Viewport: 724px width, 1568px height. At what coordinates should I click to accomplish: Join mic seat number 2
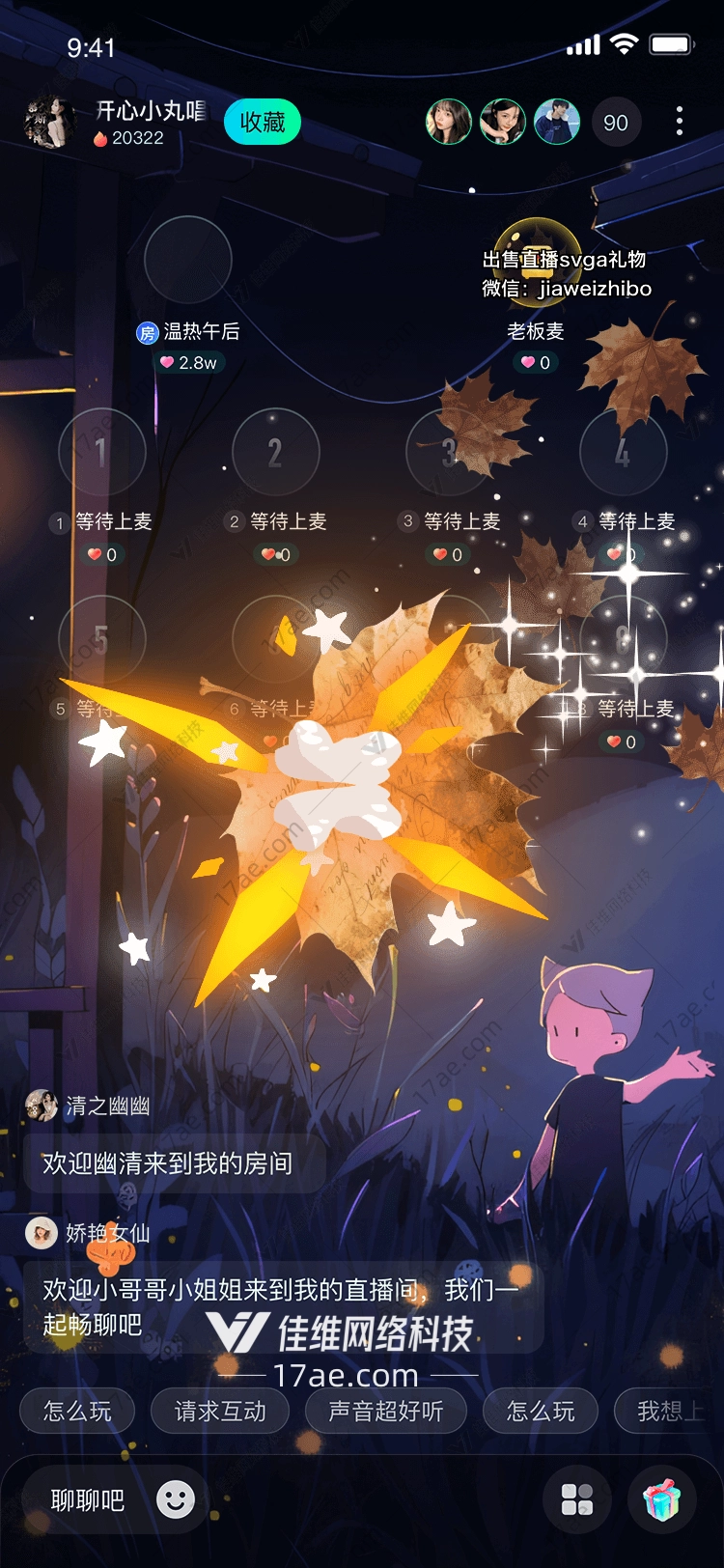pyautogui.click(x=276, y=452)
